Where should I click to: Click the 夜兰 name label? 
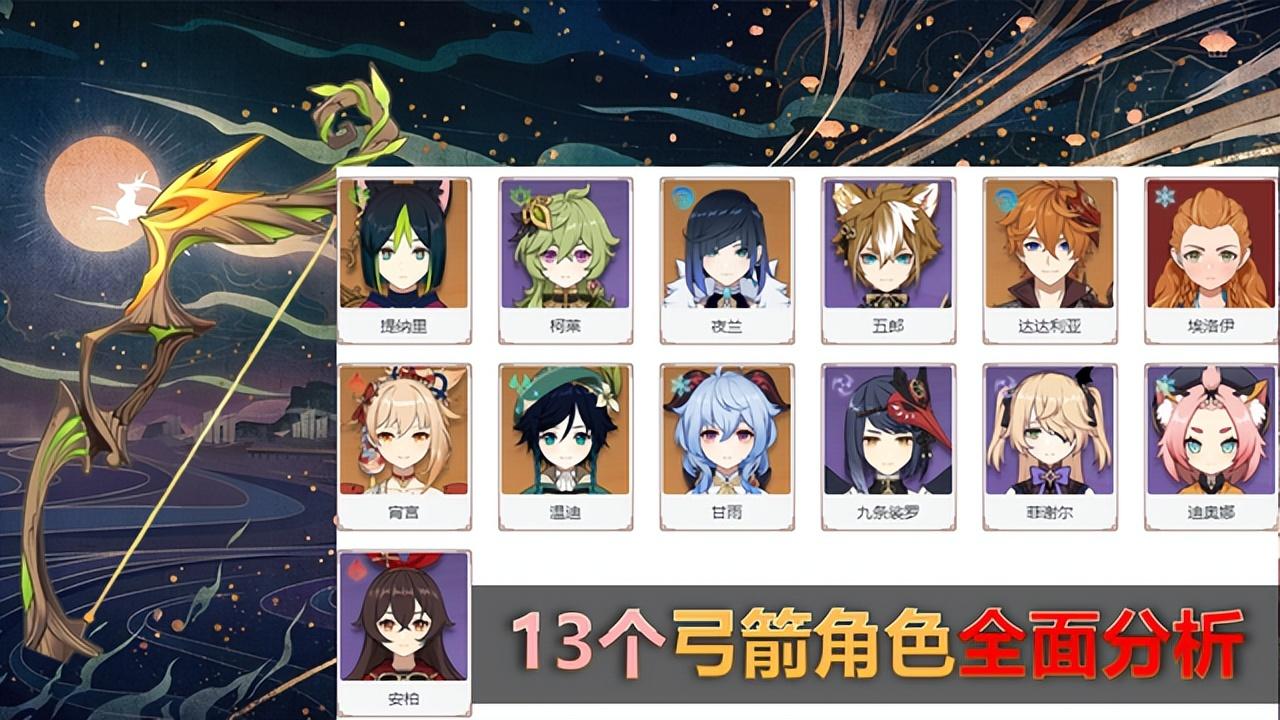tap(729, 324)
